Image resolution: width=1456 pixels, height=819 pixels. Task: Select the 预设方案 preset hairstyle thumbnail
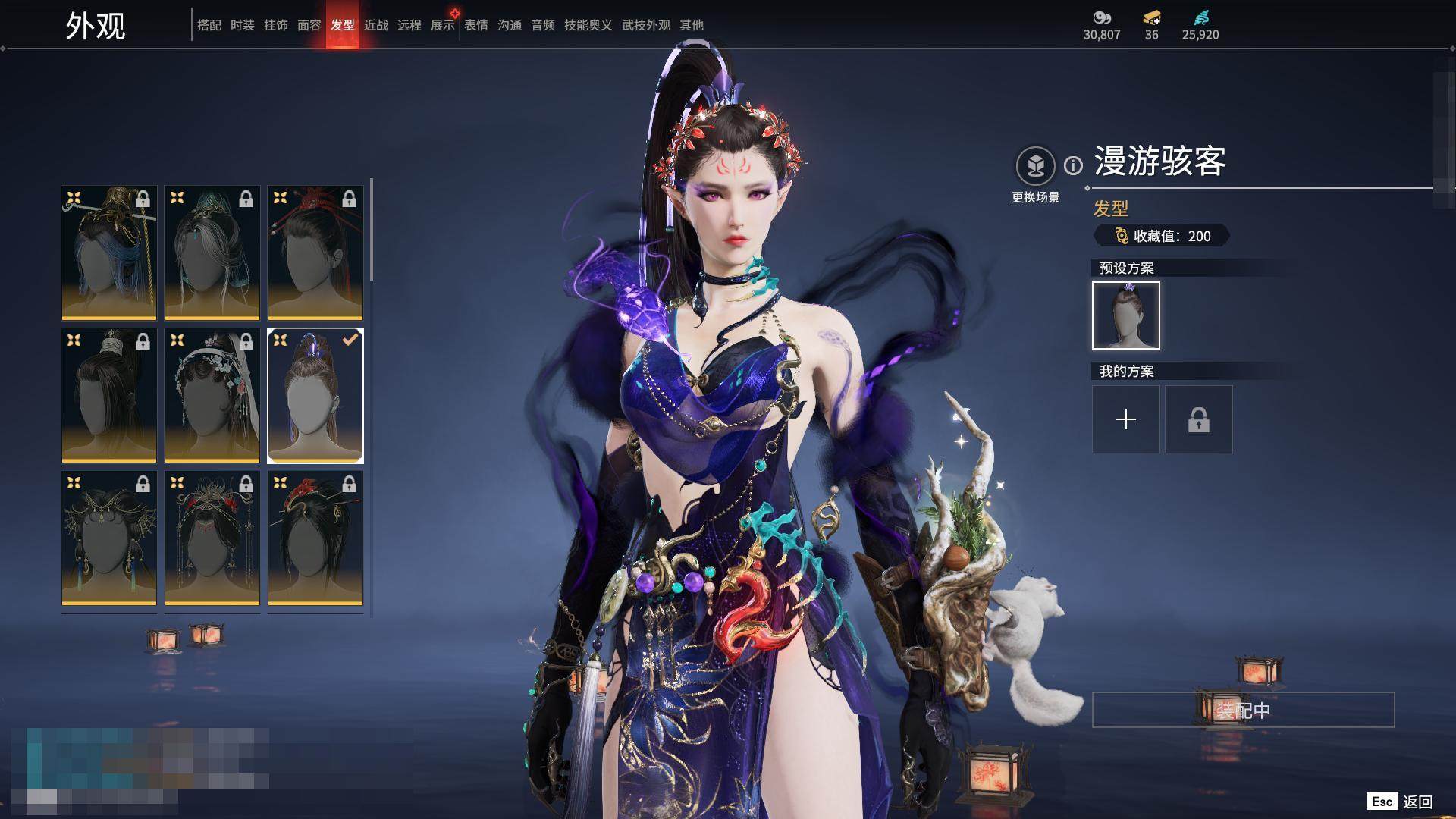pyautogui.click(x=1125, y=315)
